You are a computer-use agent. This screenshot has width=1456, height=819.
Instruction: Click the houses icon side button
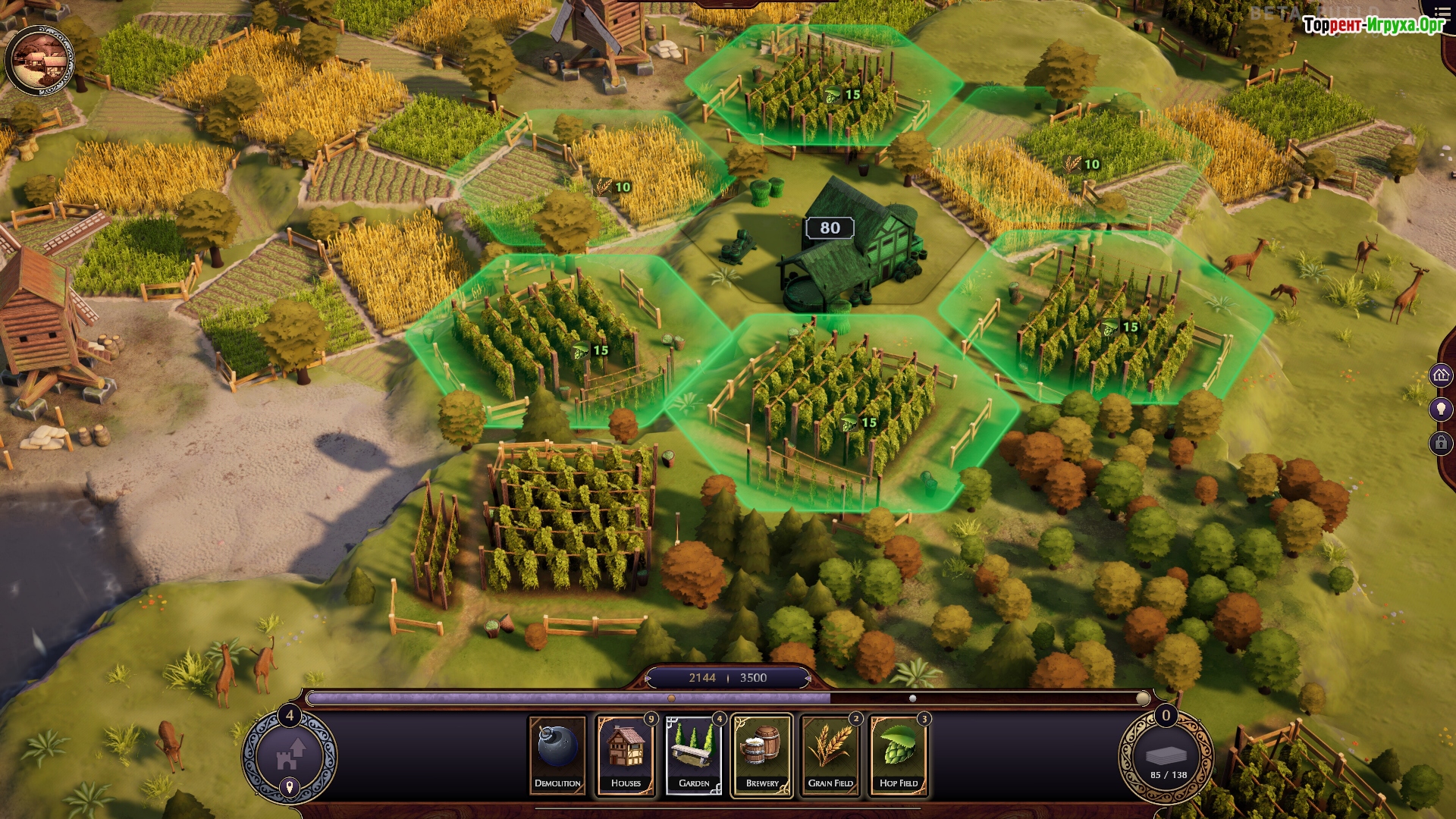[x=1441, y=375]
